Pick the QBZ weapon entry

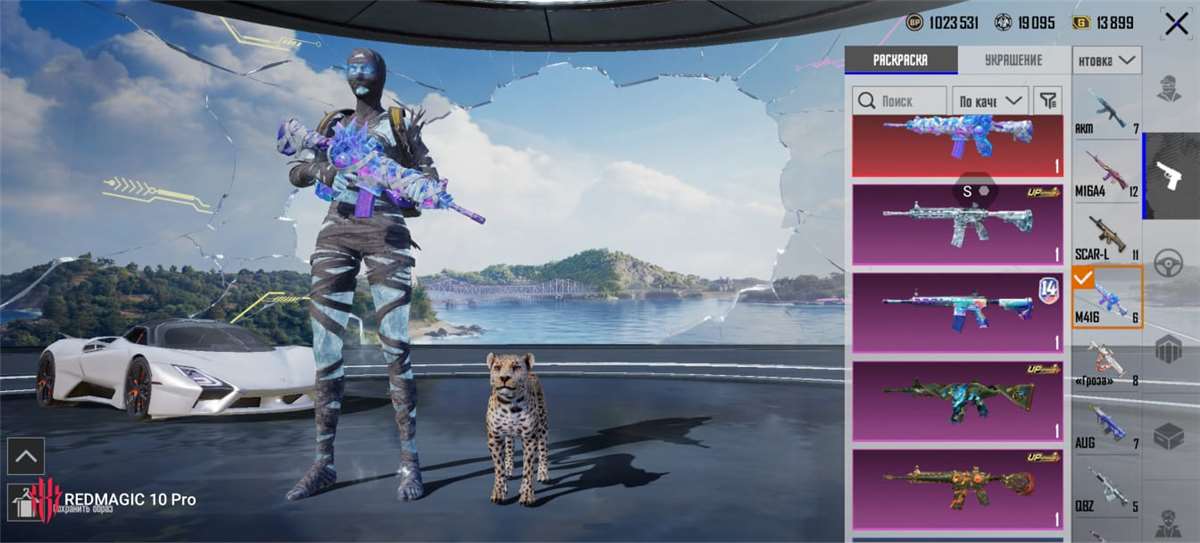(x=1107, y=487)
